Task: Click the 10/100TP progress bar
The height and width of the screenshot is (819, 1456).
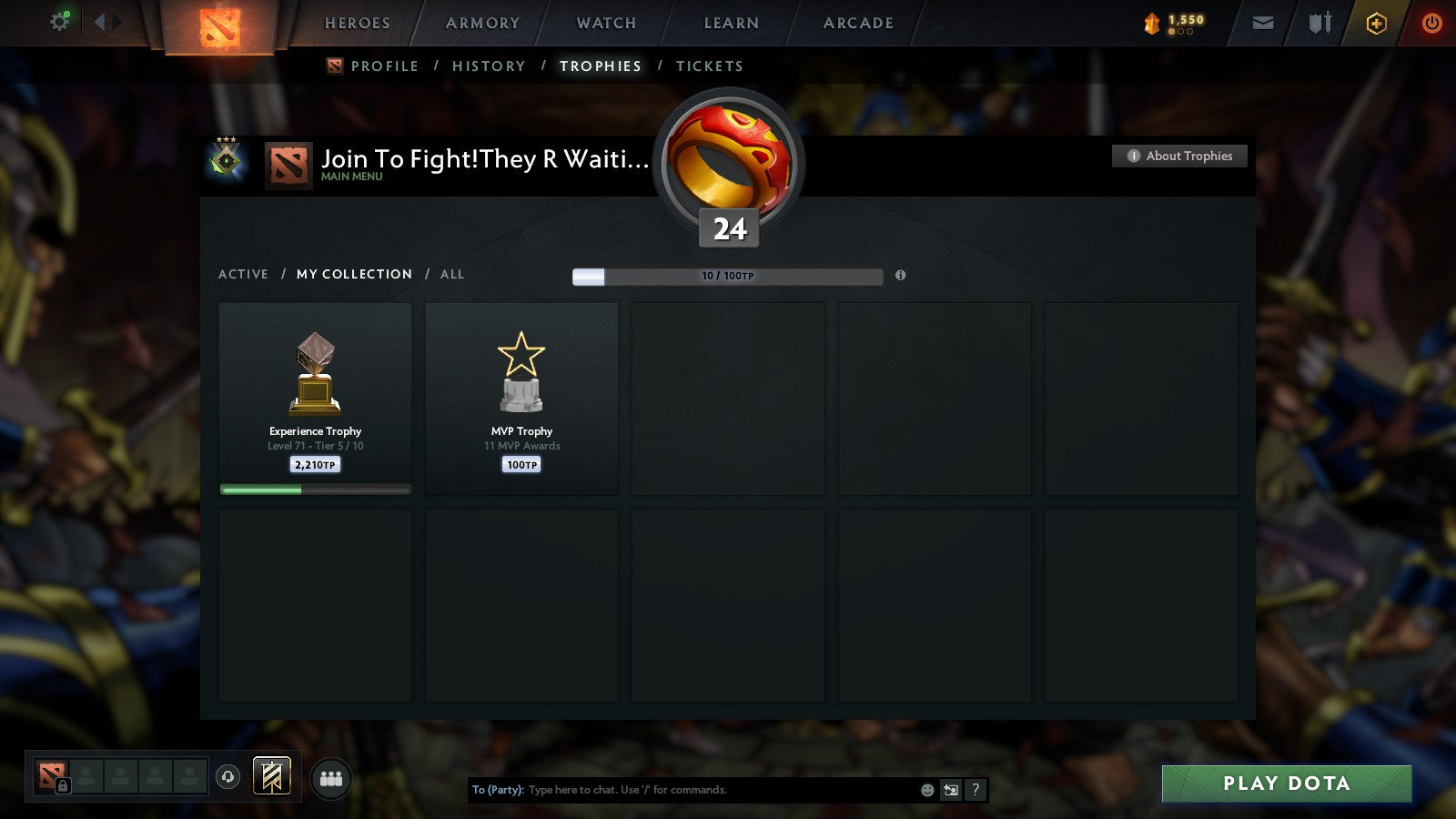Action: point(726,276)
